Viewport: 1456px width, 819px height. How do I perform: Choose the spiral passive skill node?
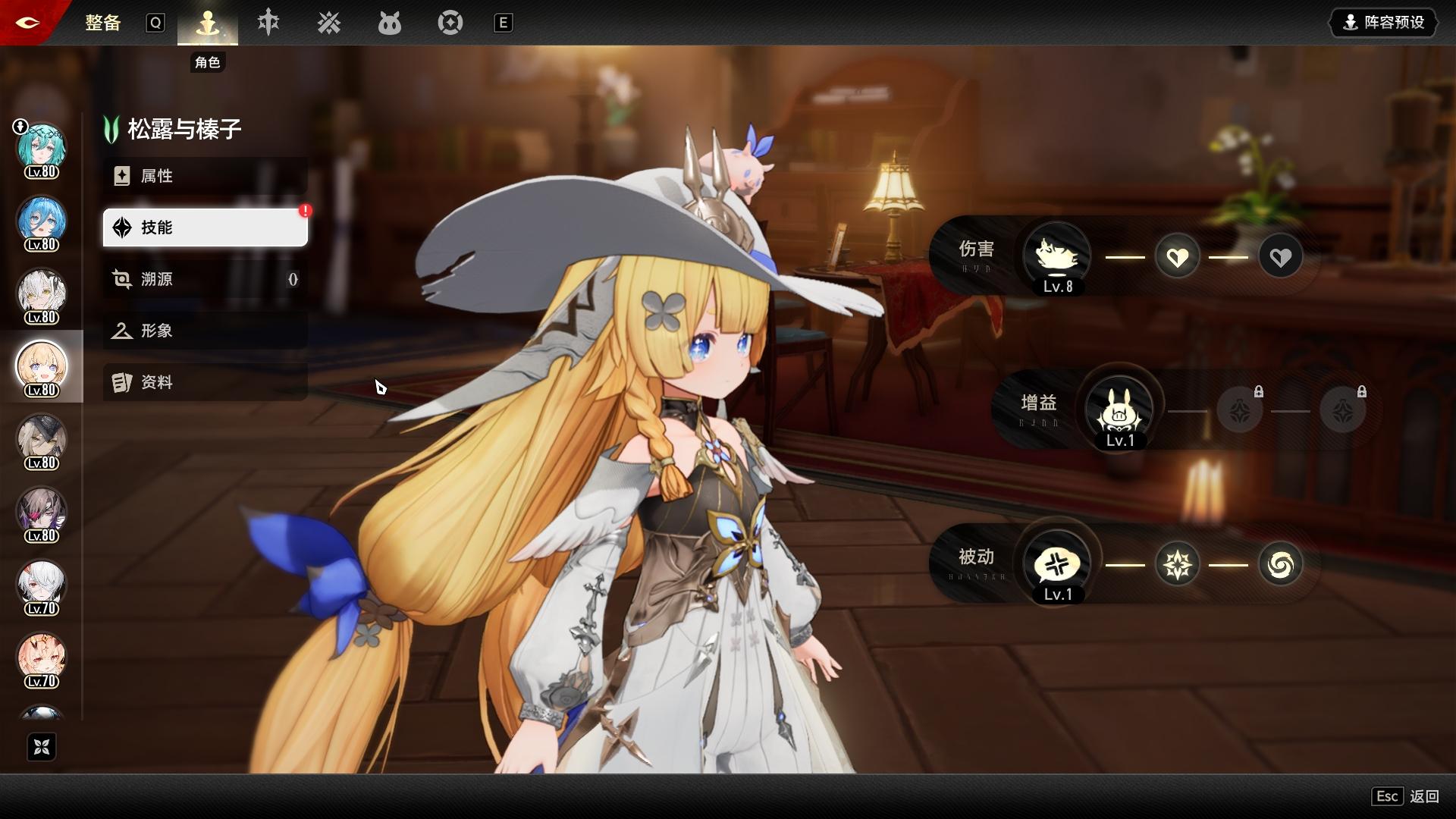(1280, 564)
